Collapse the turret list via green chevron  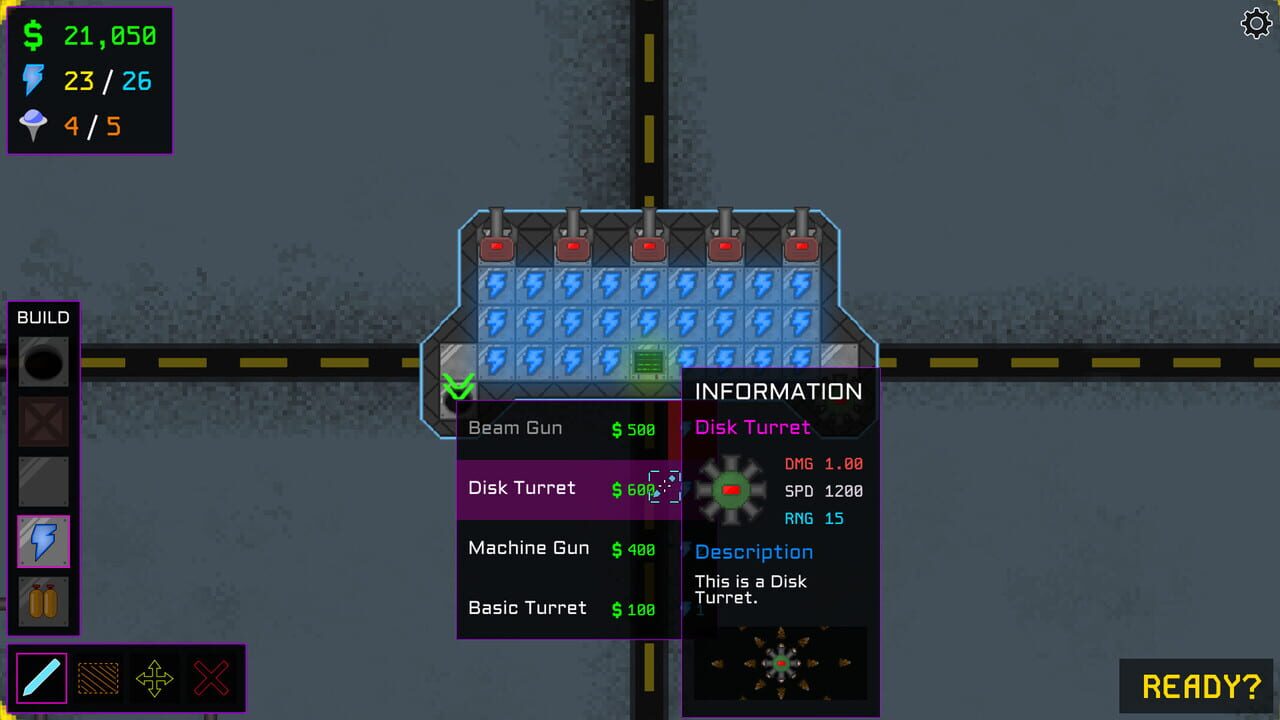point(459,385)
